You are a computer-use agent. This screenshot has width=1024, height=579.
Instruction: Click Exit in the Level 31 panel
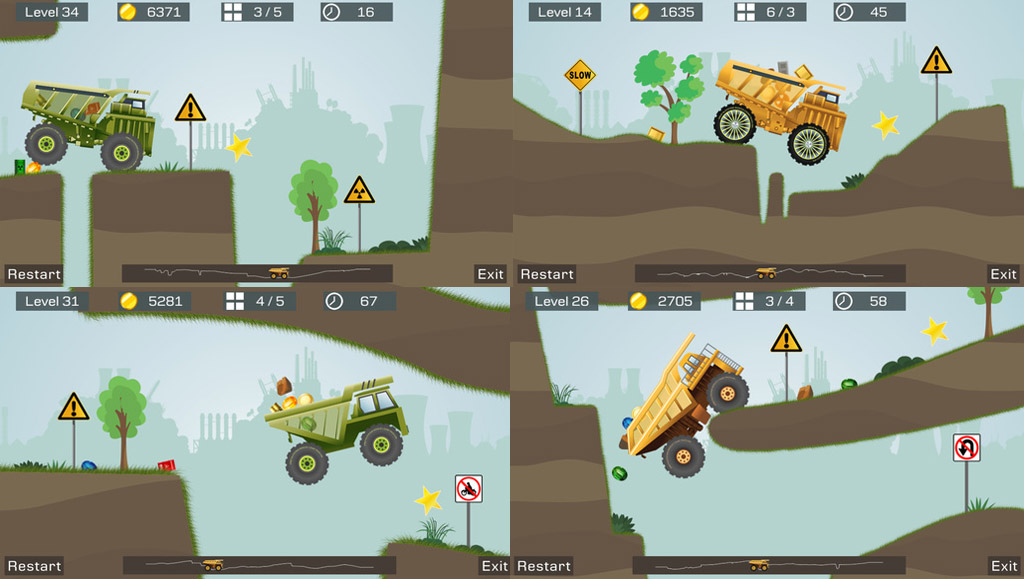coord(494,566)
